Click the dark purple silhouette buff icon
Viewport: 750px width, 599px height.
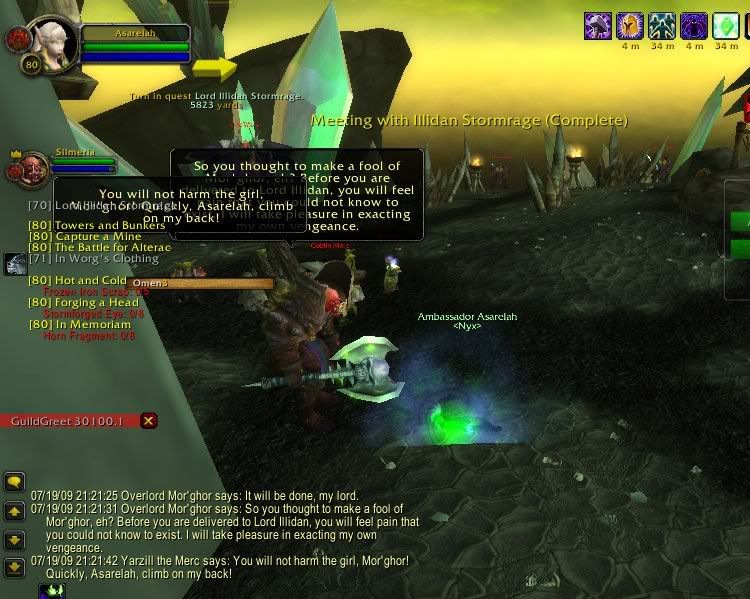tap(693, 25)
